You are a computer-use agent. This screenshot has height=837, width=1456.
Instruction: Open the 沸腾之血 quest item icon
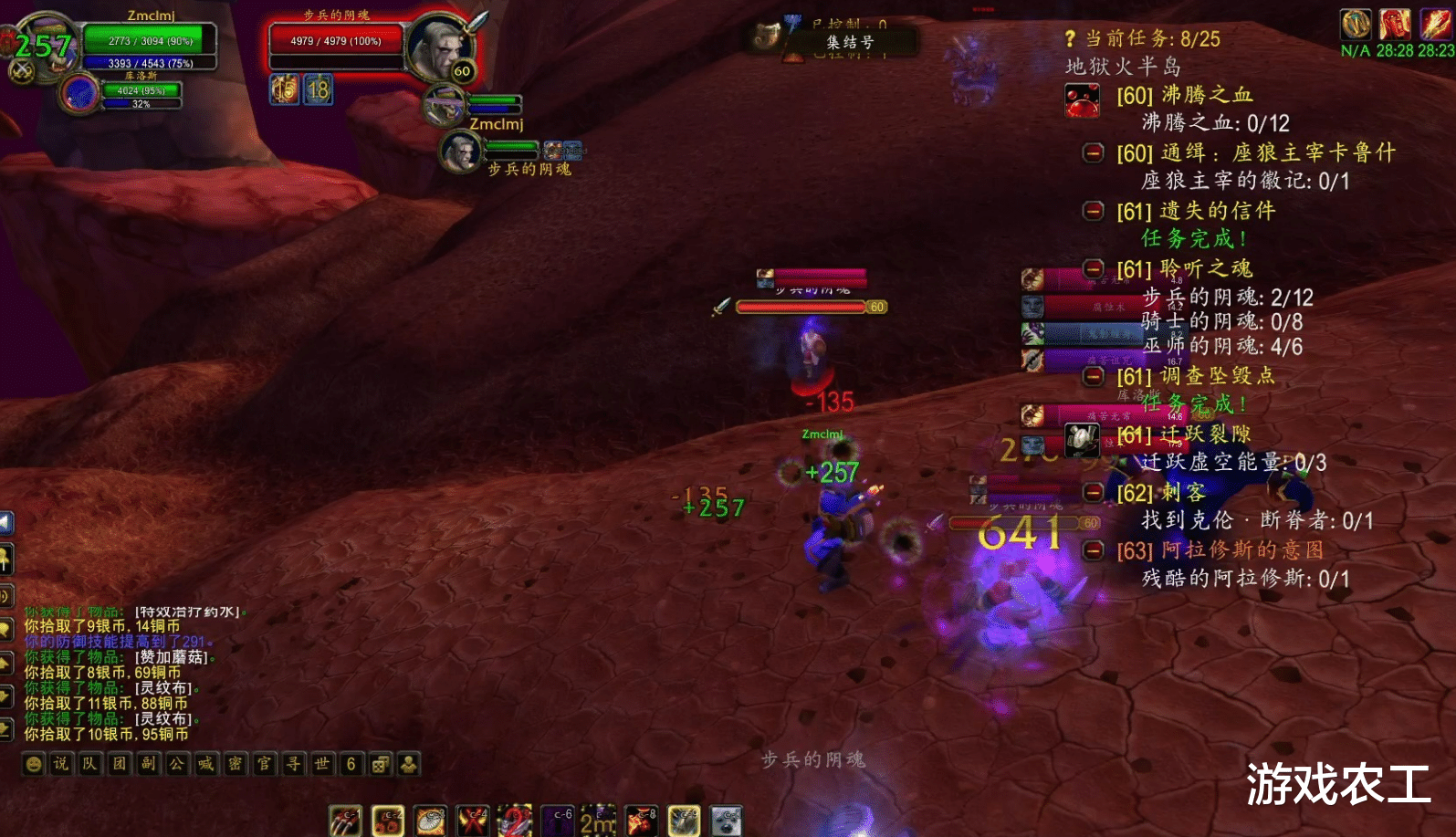point(1082,100)
